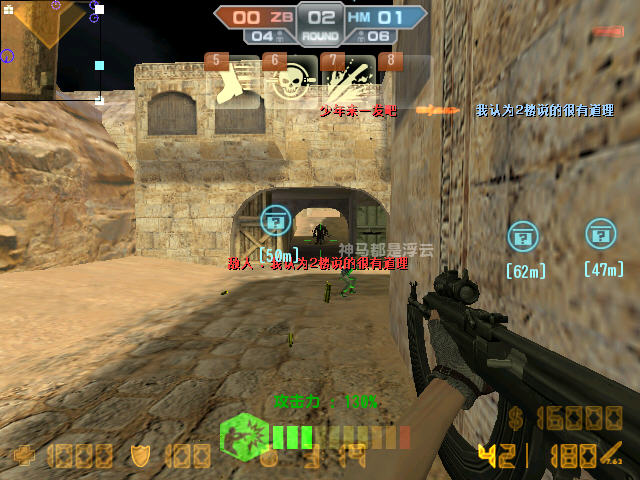The height and width of the screenshot is (480, 640).
Task: Click the green hexagon attack power icon
Action: click(x=242, y=436)
